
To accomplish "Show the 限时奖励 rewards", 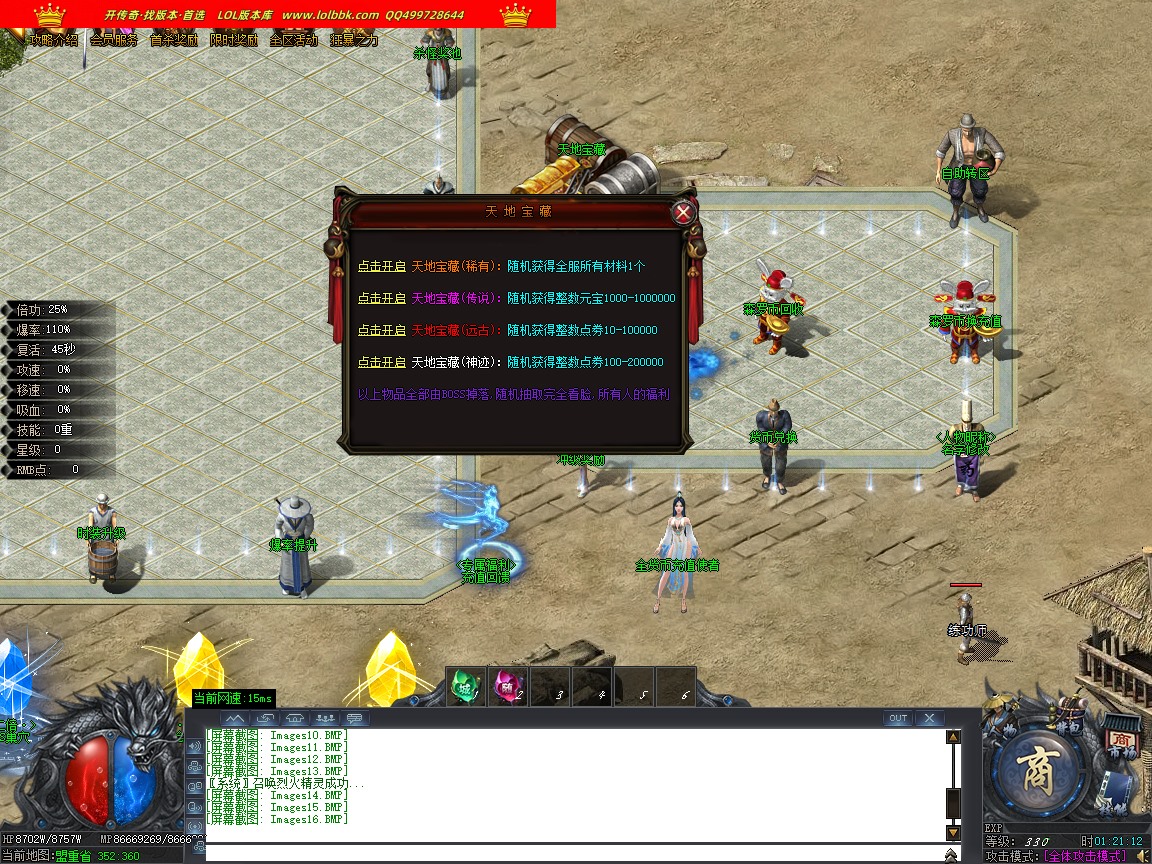I will (x=234, y=40).
